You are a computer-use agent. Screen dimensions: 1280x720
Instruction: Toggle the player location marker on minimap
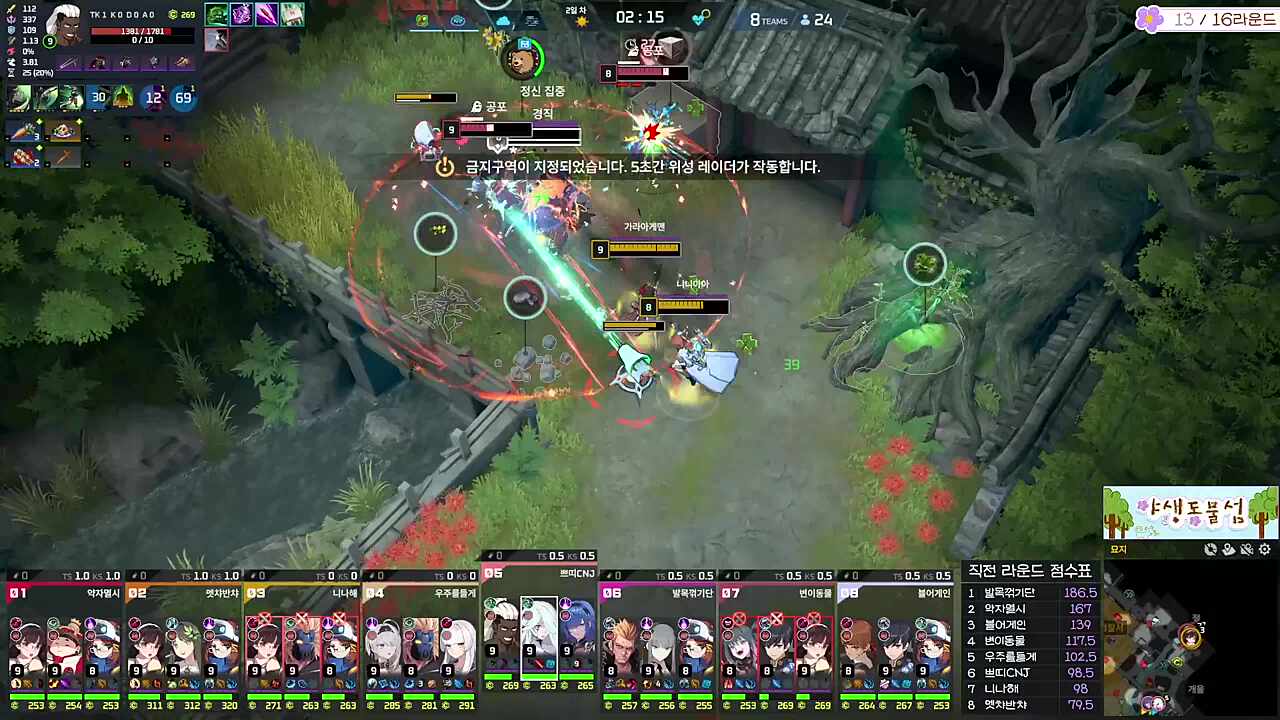coord(1228,550)
